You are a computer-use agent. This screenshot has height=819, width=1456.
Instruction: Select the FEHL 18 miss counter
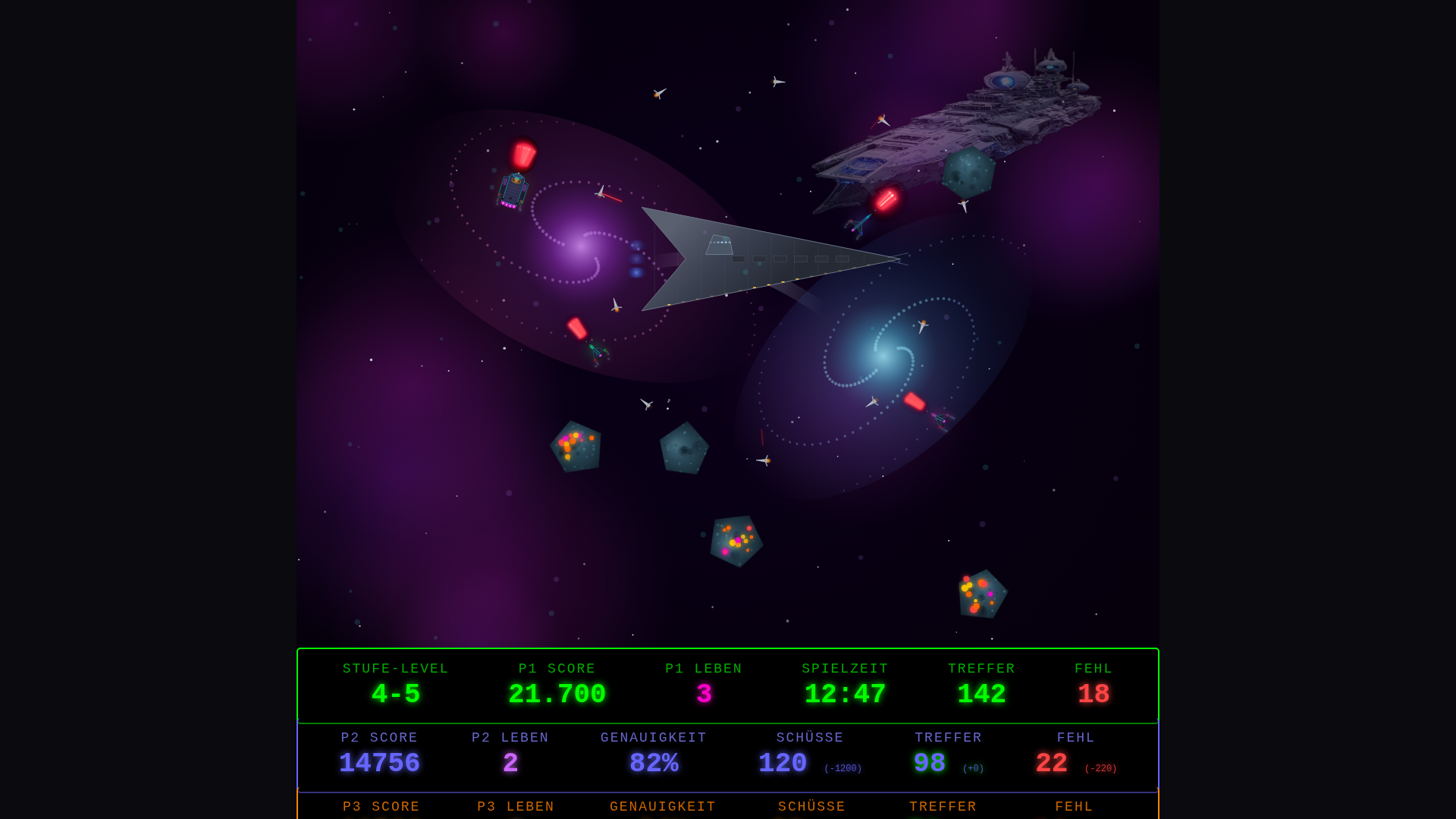pyautogui.click(x=1093, y=692)
